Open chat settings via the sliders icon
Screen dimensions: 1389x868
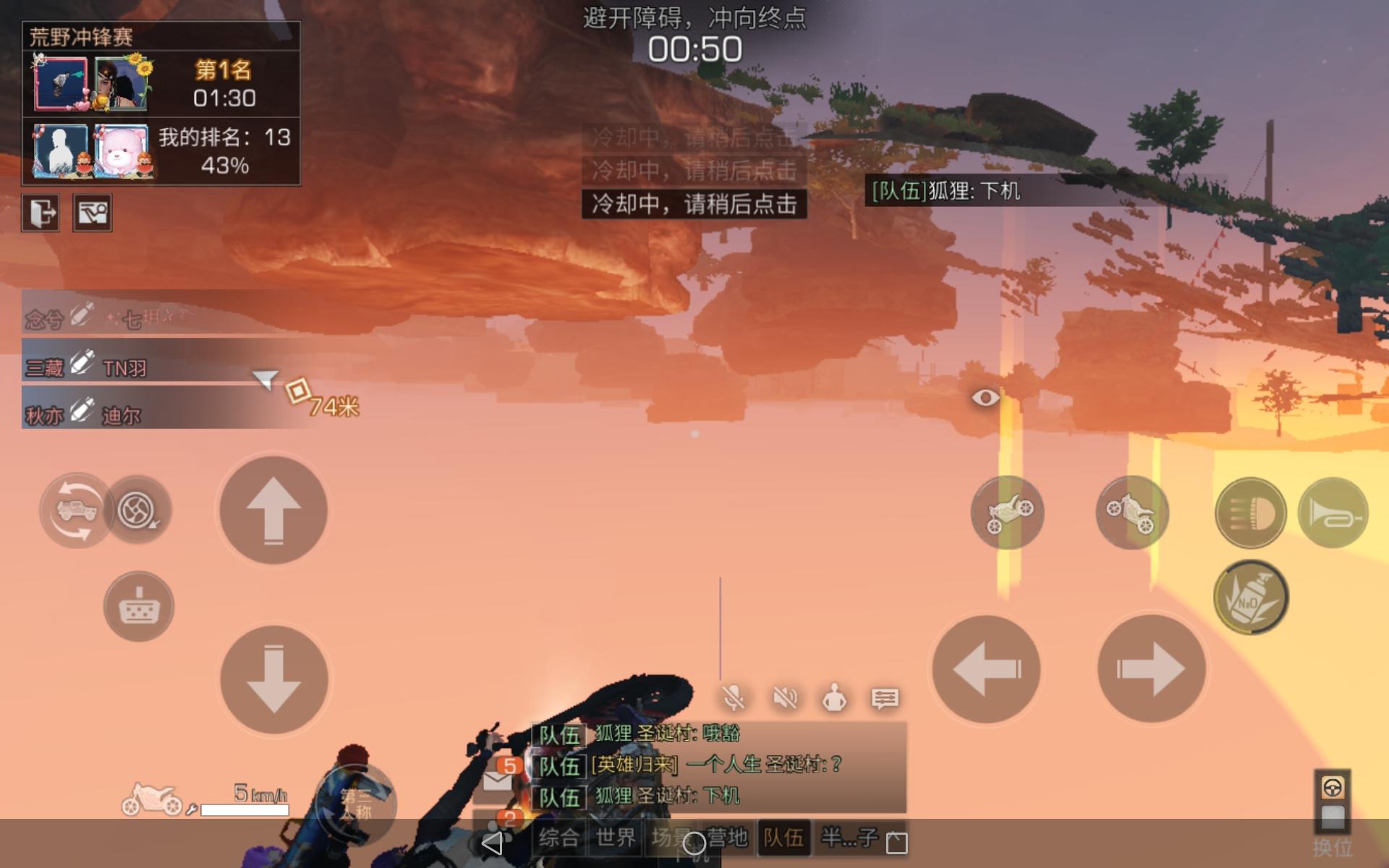point(884,698)
